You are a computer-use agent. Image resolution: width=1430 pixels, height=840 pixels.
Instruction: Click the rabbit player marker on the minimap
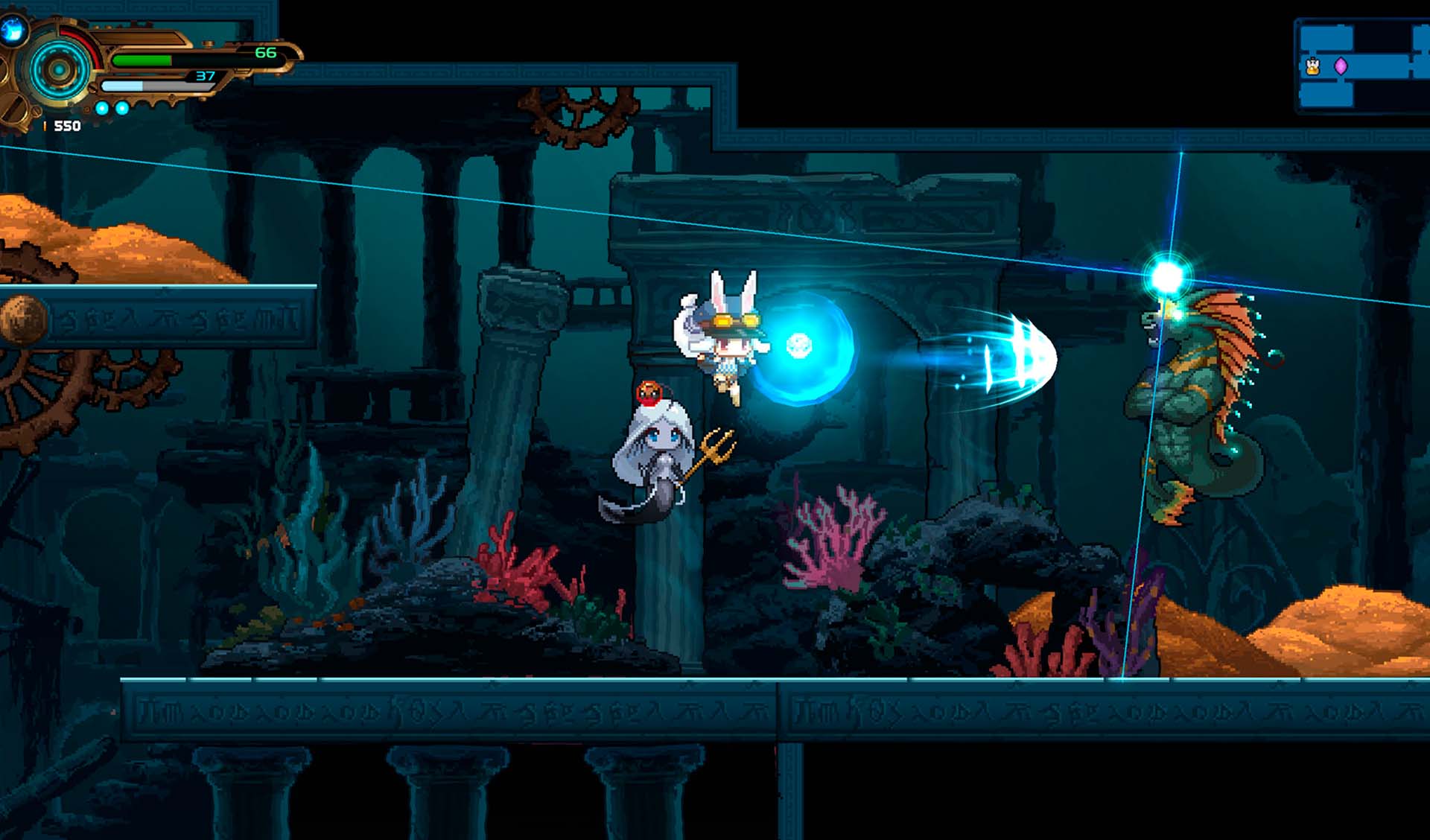click(x=1312, y=67)
